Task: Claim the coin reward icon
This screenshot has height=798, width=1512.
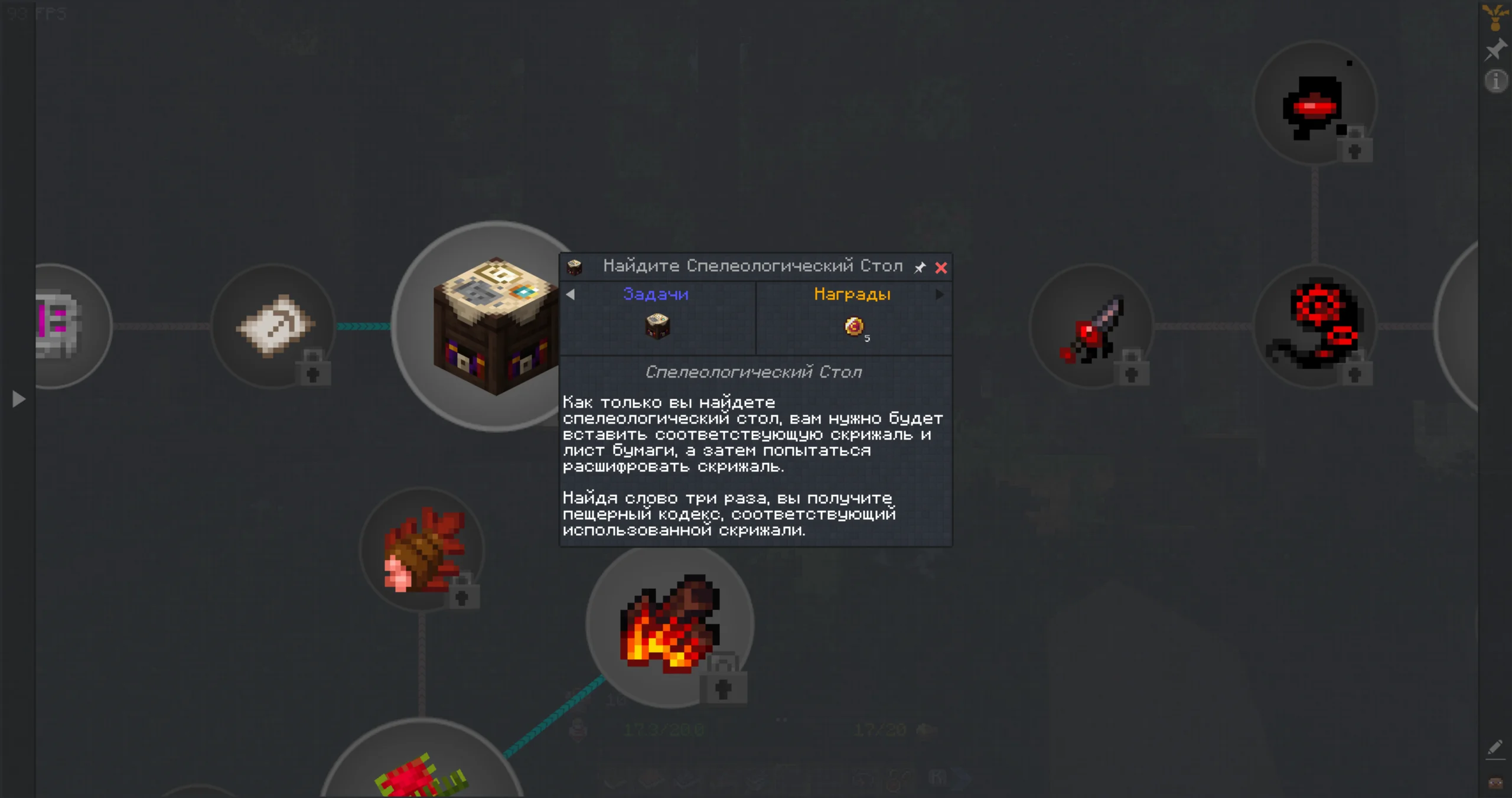Action: [x=854, y=326]
